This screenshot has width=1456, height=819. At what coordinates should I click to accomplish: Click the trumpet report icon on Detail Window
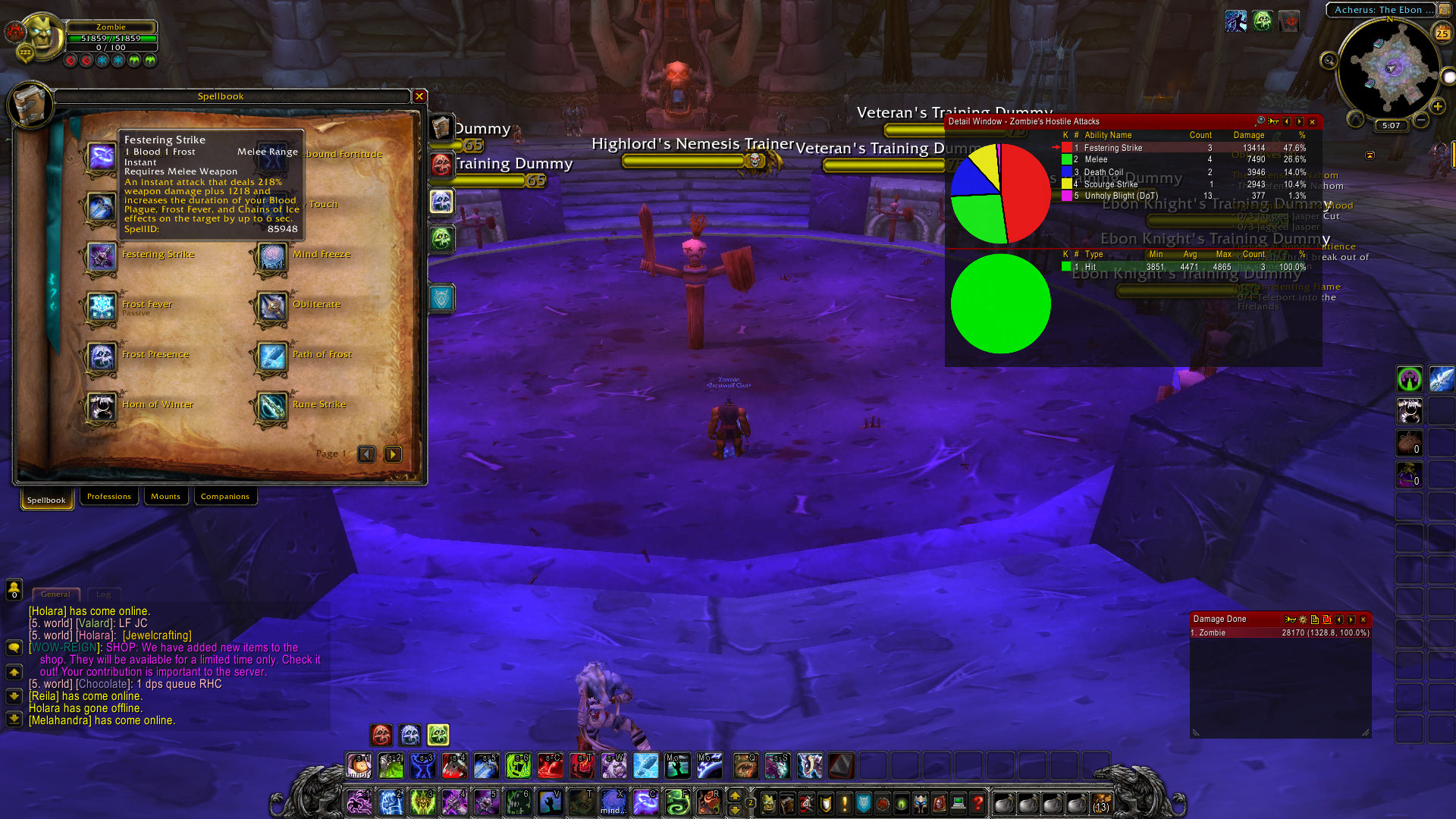coord(1273,121)
